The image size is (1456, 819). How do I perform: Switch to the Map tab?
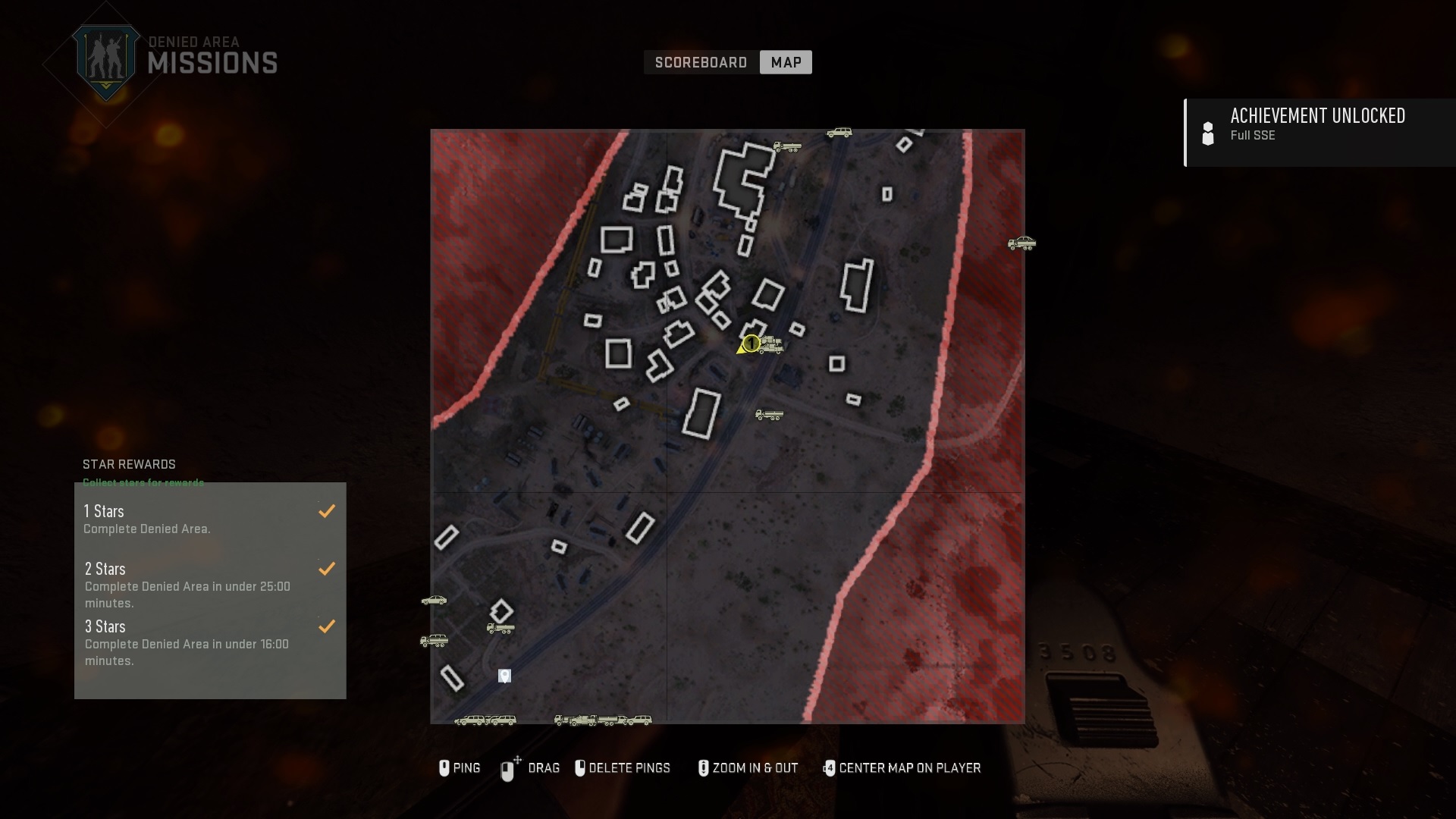pyautogui.click(x=786, y=62)
